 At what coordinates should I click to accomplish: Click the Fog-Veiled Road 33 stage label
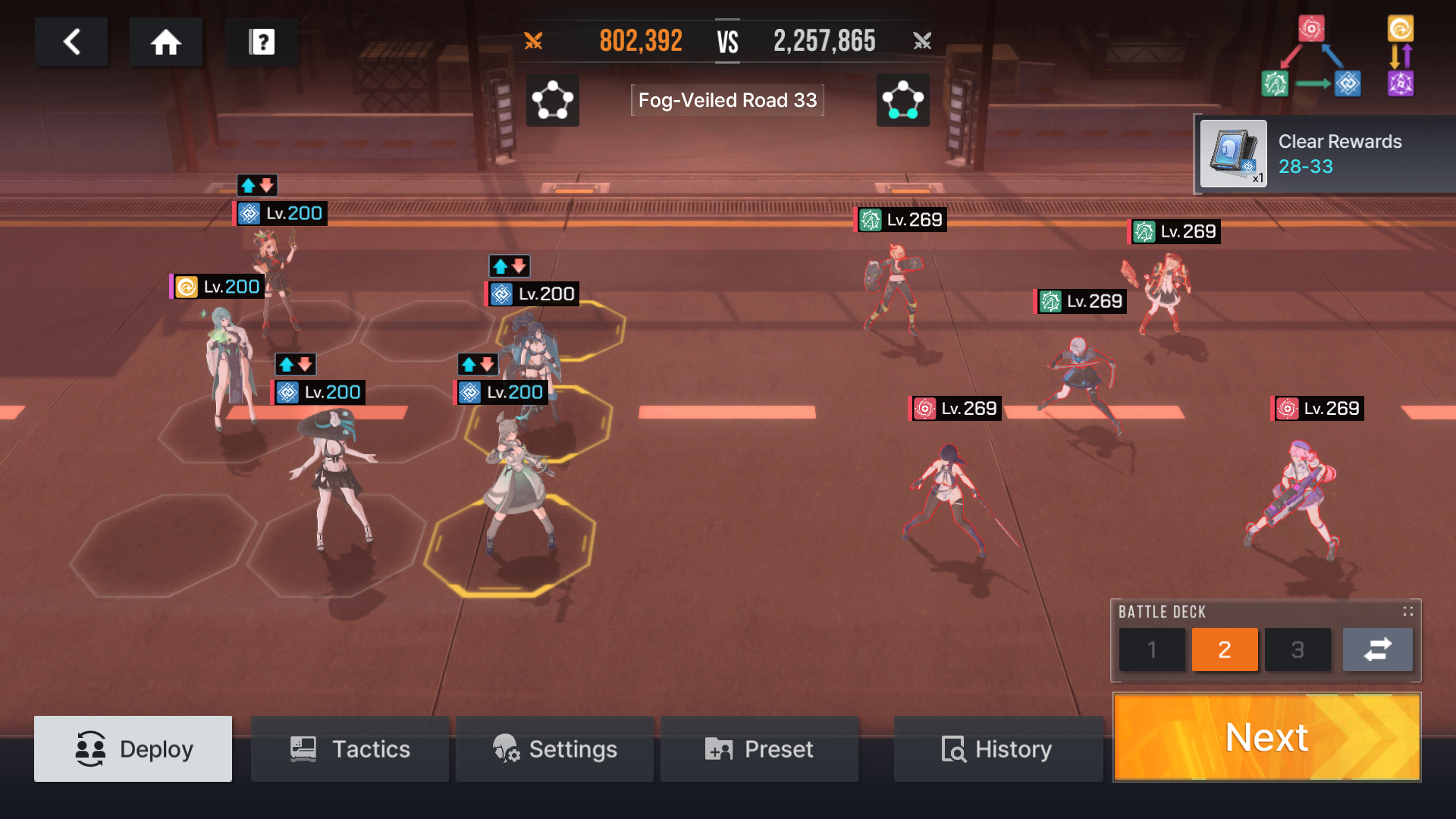(727, 100)
